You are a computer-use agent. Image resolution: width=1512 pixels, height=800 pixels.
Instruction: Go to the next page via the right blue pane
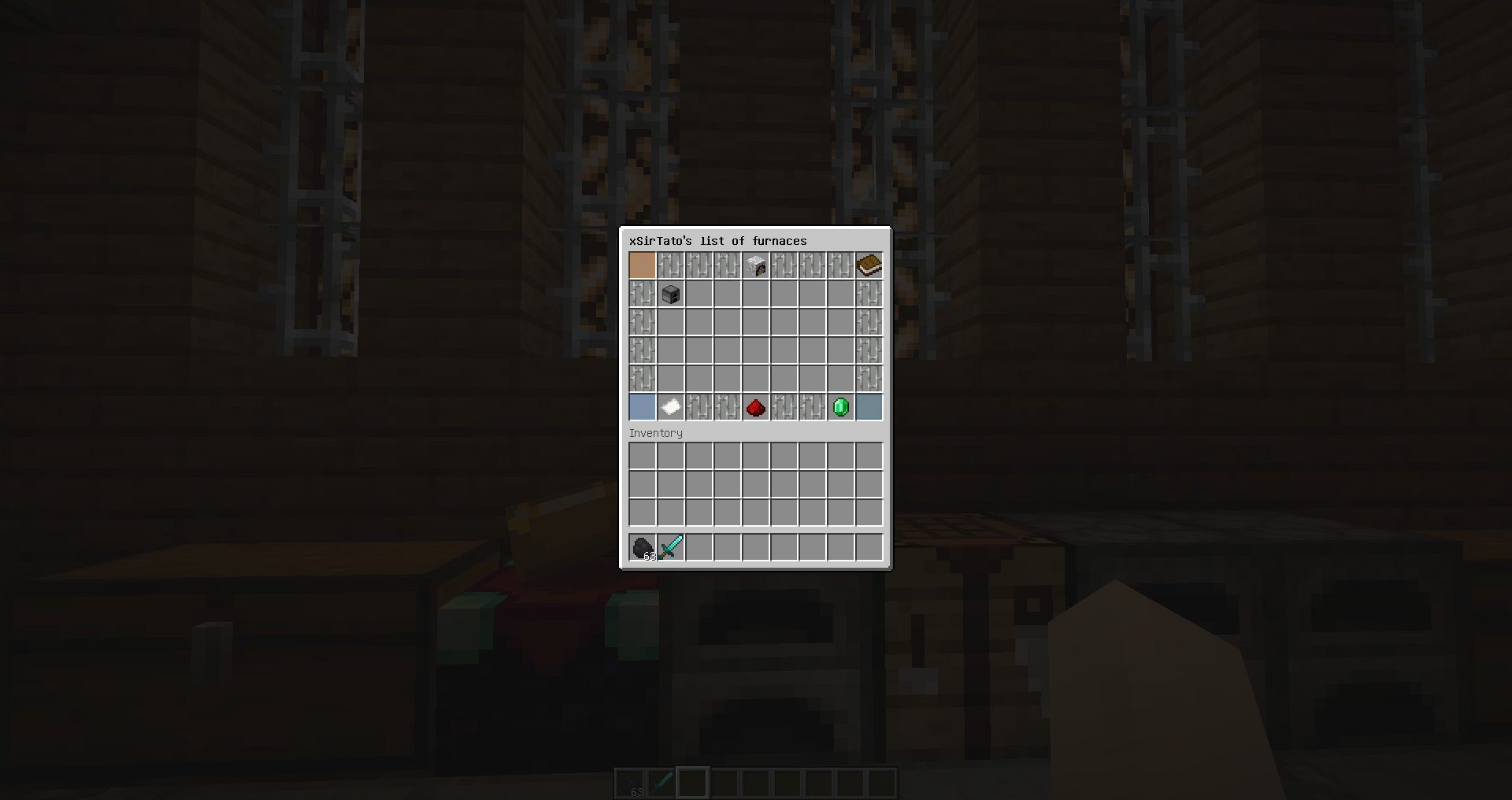coord(869,407)
